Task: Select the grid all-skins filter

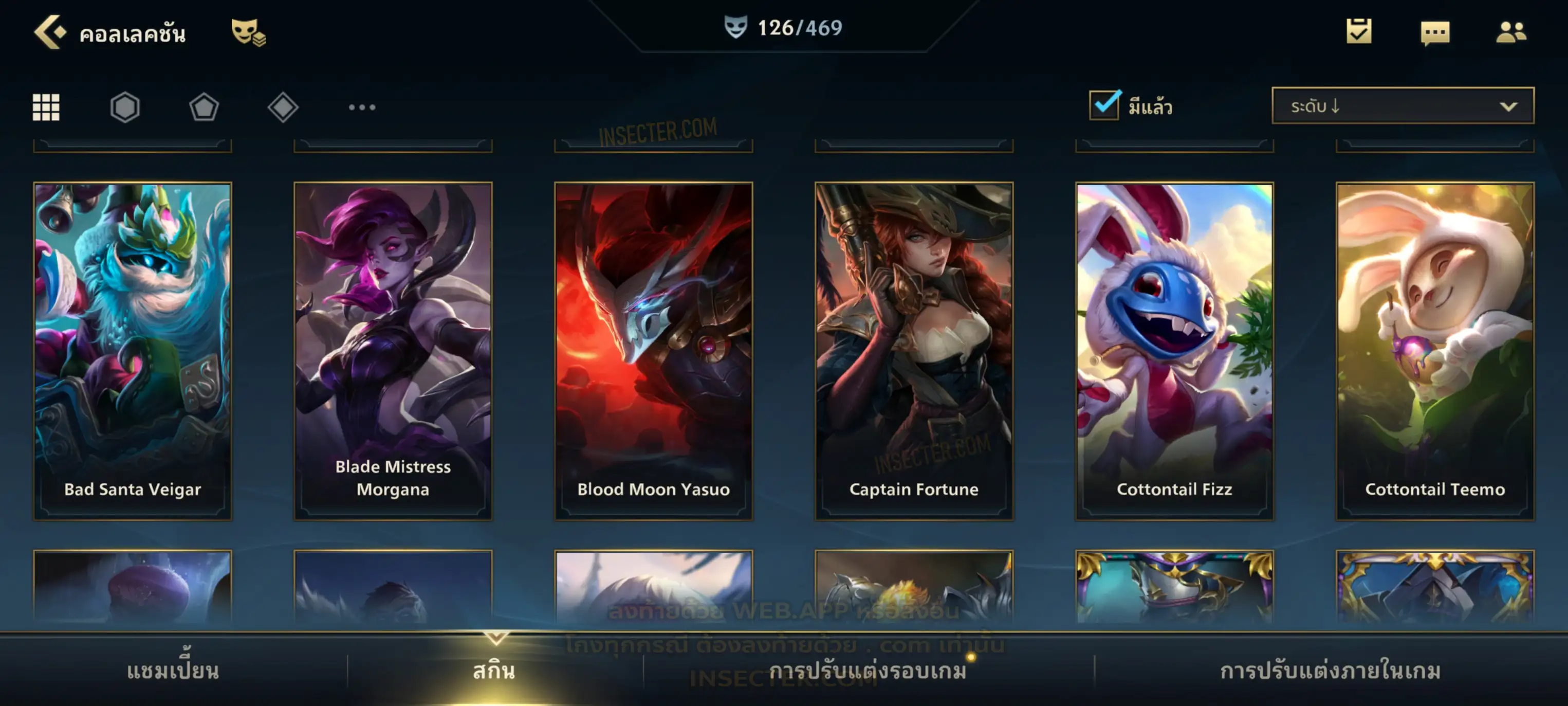Action: (46, 107)
